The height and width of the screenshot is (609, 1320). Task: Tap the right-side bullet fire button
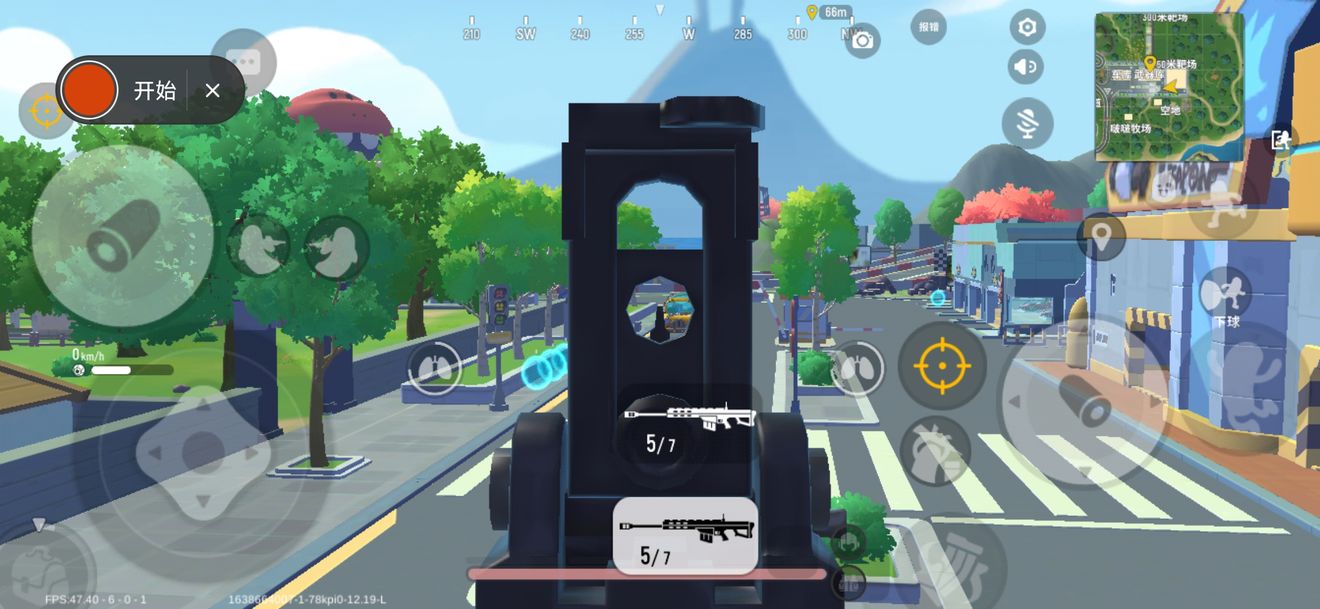[1083, 400]
